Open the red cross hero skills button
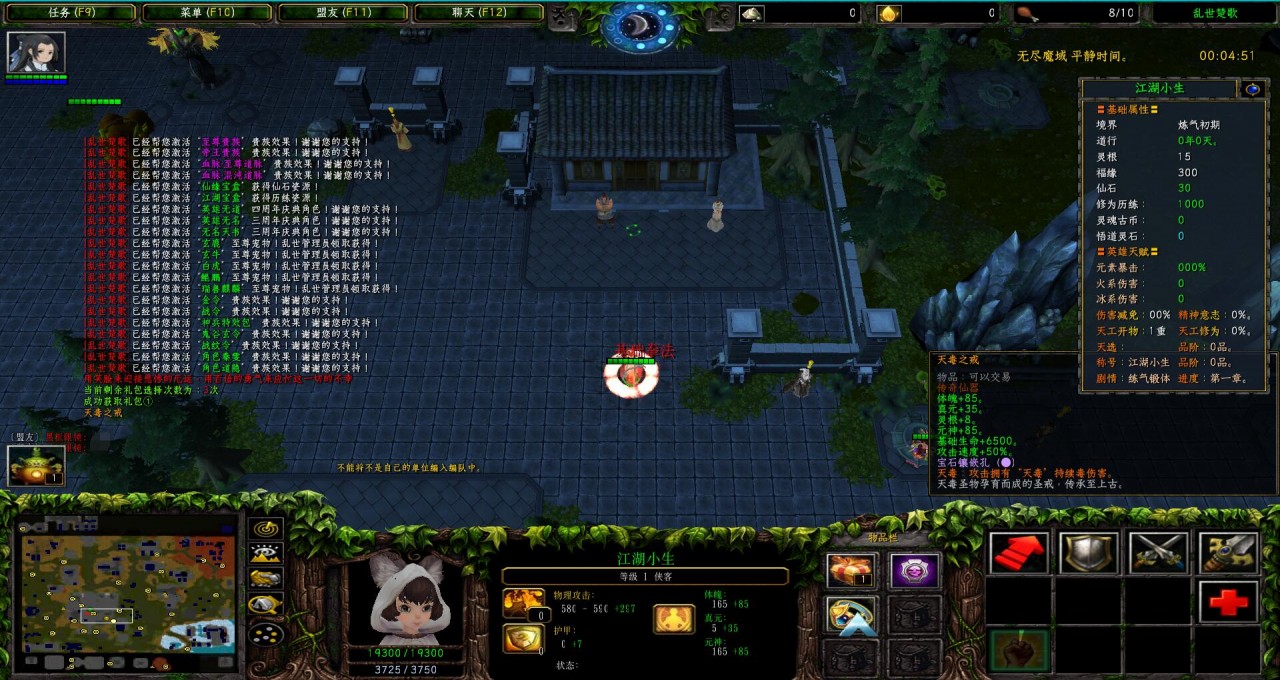This screenshot has height=680, width=1280. [x=1228, y=601]
